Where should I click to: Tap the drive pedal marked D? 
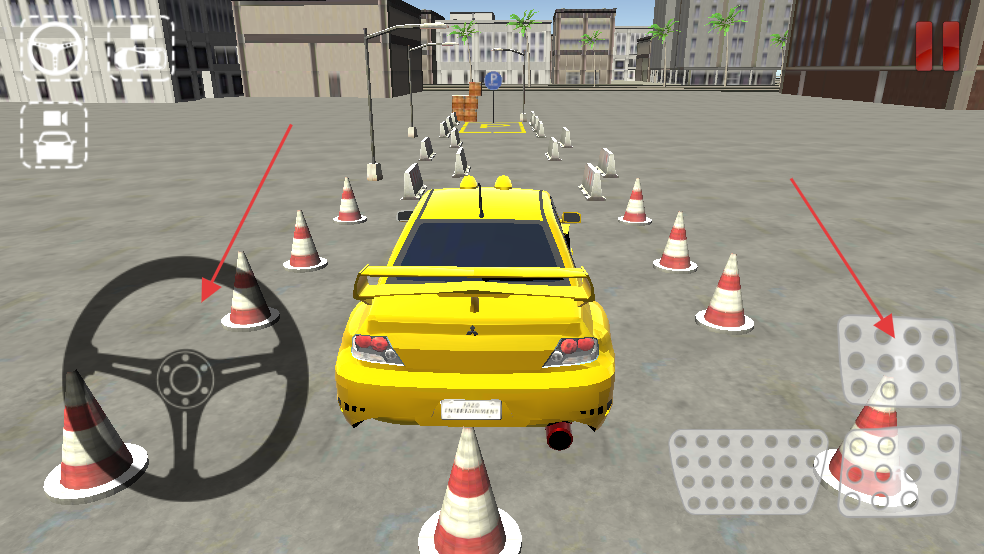point(898,361)
